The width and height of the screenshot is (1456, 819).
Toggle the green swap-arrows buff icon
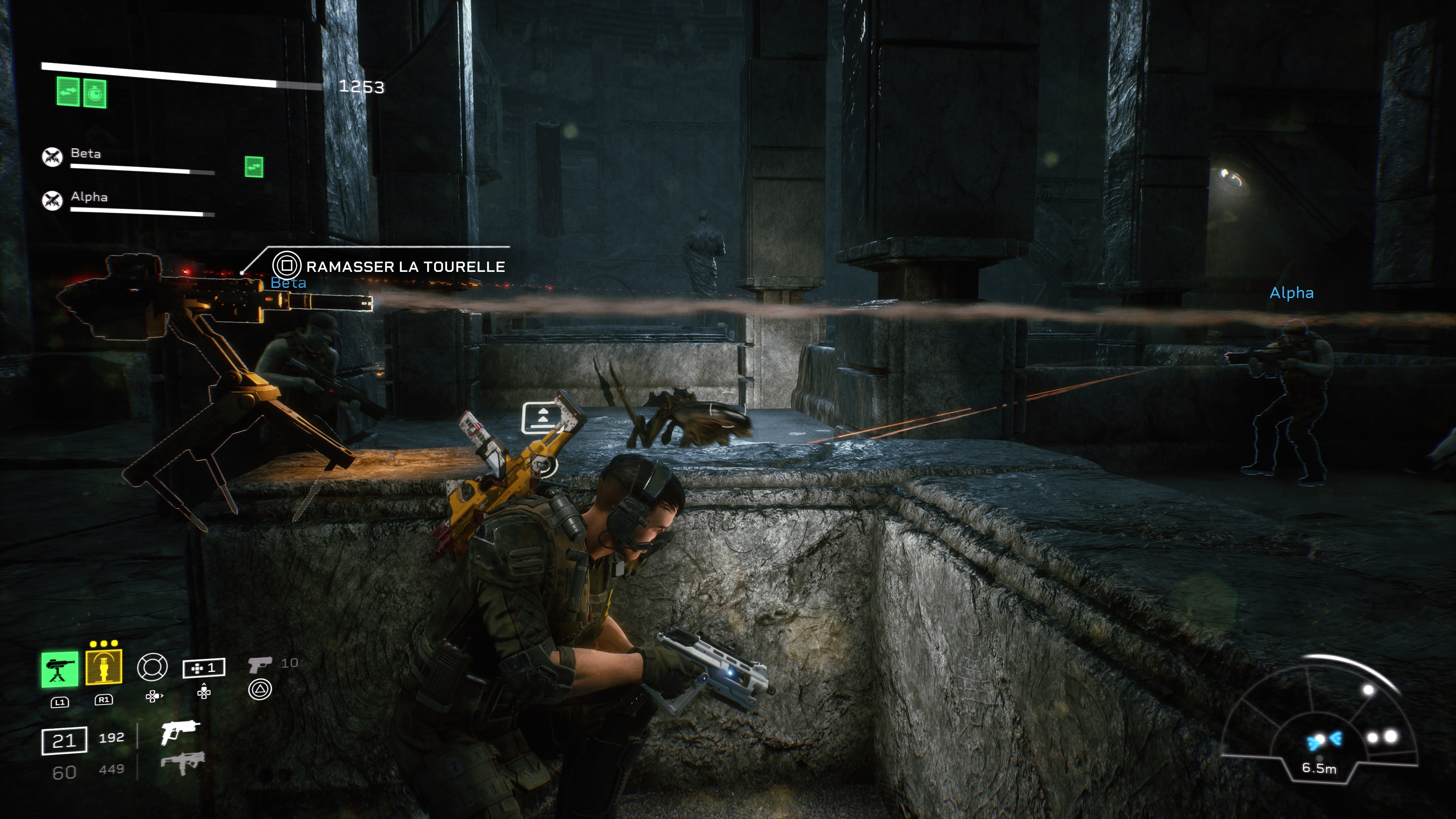point(68,92)
